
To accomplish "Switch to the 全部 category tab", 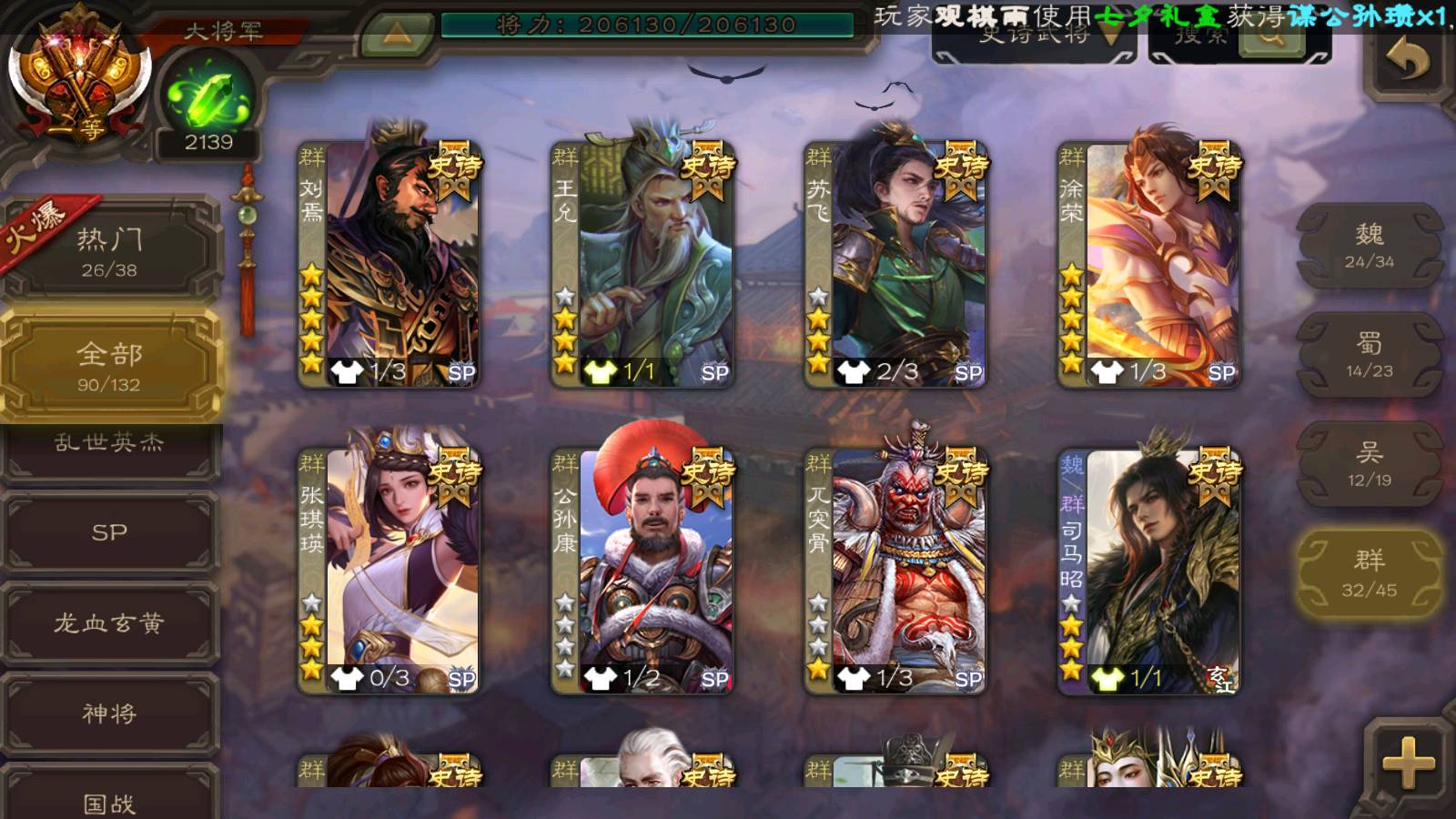I will [109, 366].
